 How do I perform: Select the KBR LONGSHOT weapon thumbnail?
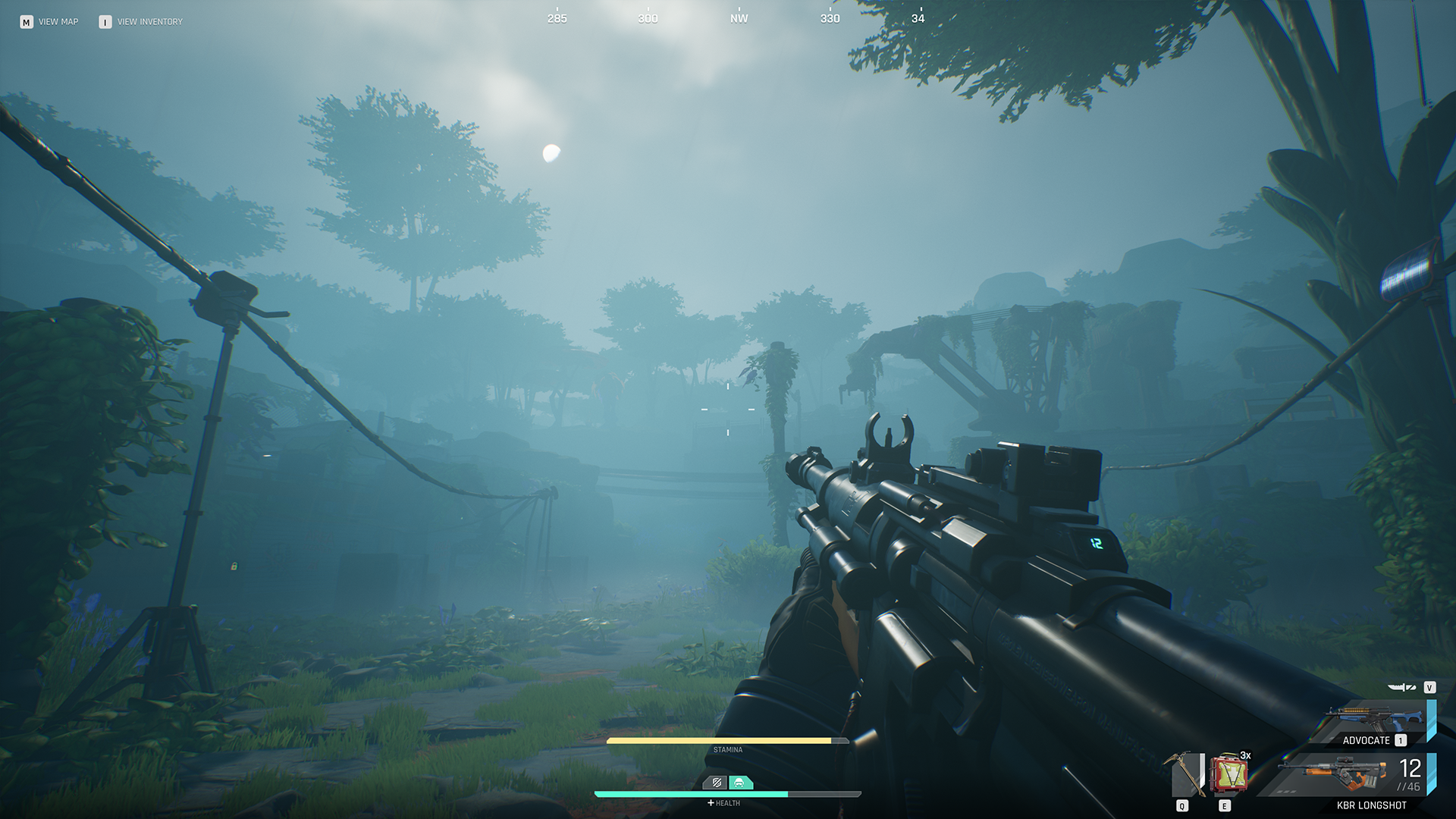pyautogui.click(x=1331, y=772)
